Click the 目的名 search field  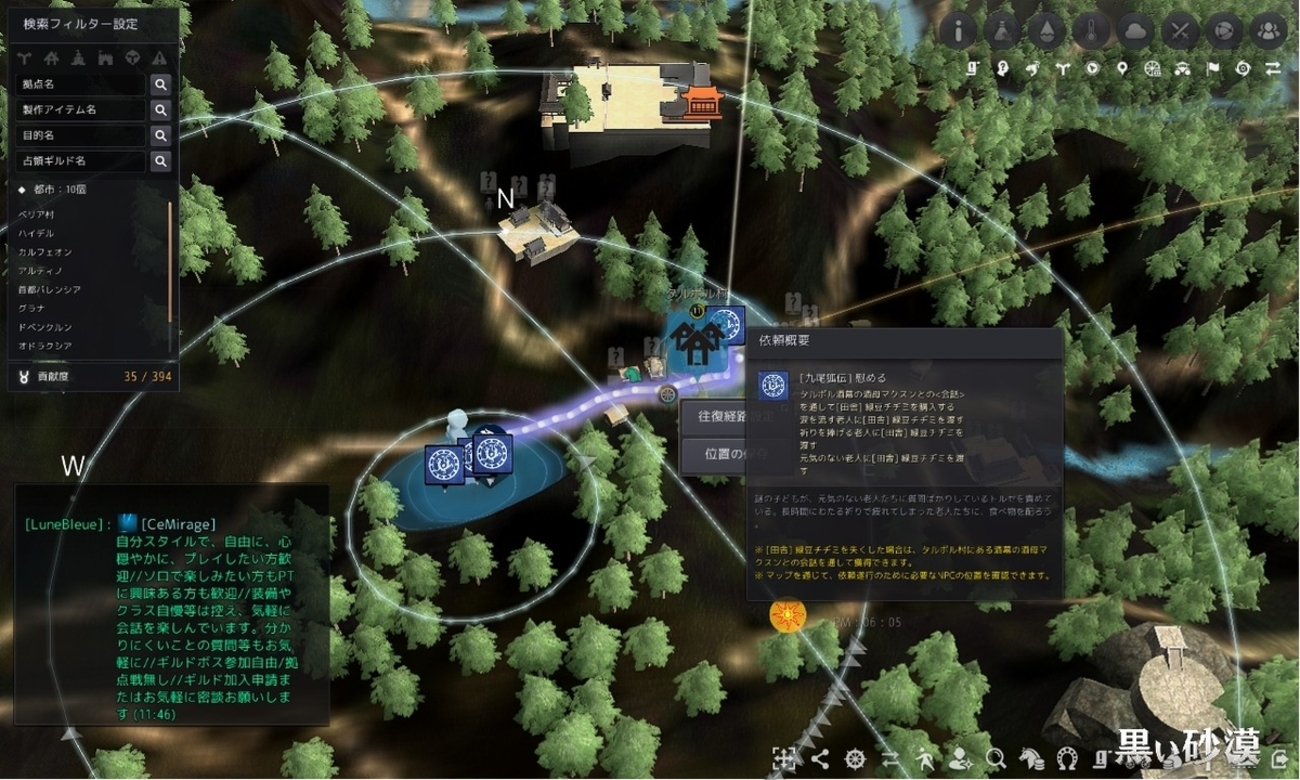point(80,135)
